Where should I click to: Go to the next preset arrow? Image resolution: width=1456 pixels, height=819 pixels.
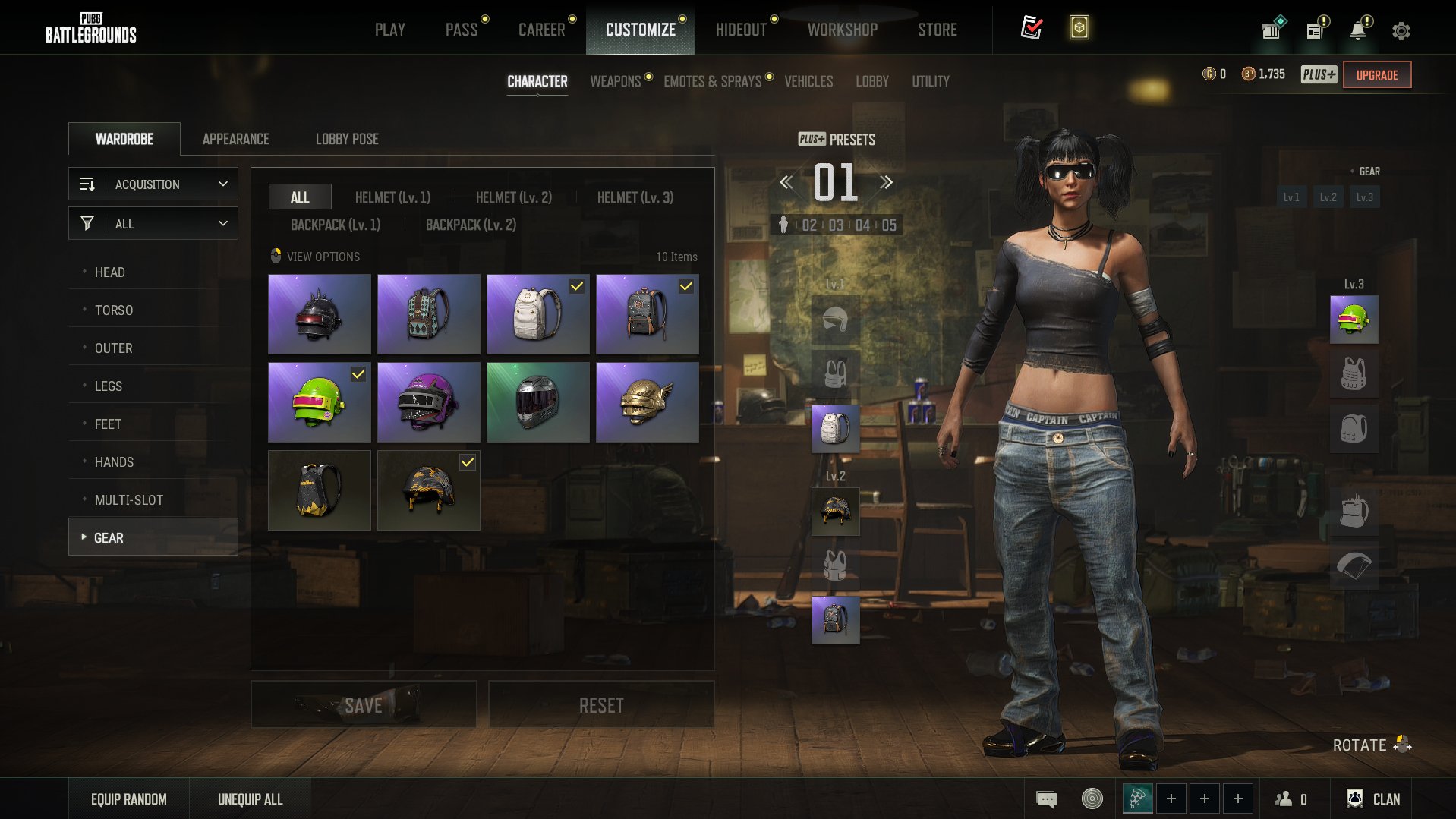pos(886,182)
